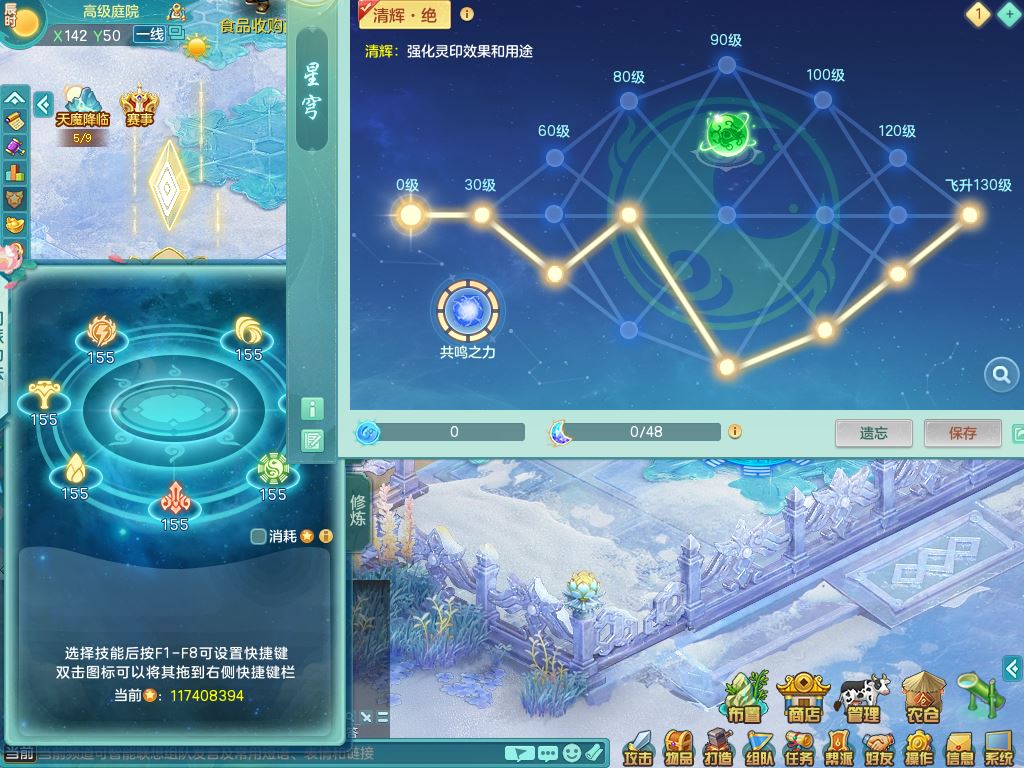1024x768 pixels.
Task: Open the 天魔降临 event icon
Action: (x=82, y=107)
